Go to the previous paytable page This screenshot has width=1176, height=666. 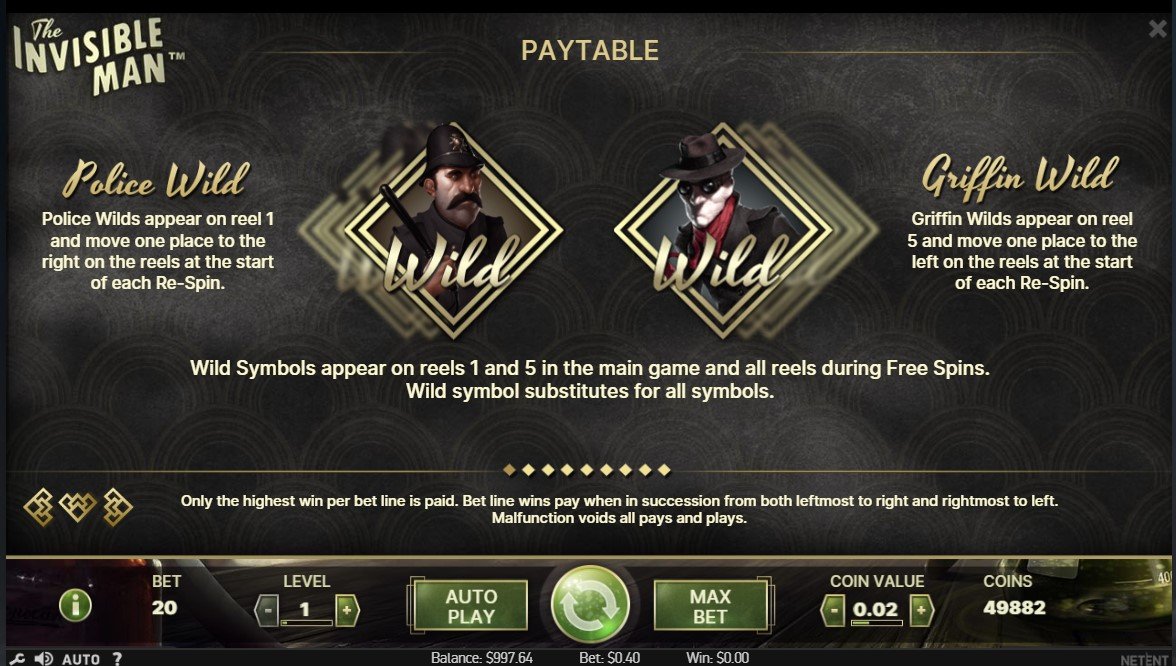[x=40, y=508]
